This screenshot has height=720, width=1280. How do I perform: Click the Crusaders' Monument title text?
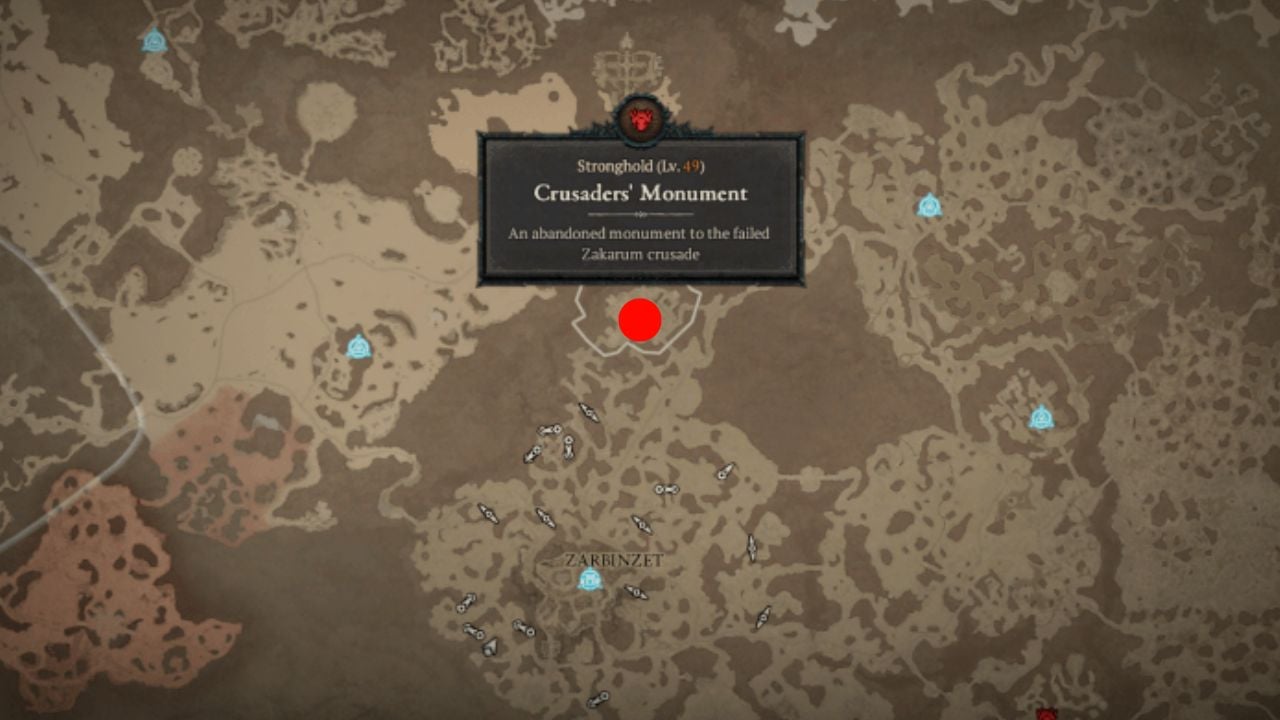(640, 194)
